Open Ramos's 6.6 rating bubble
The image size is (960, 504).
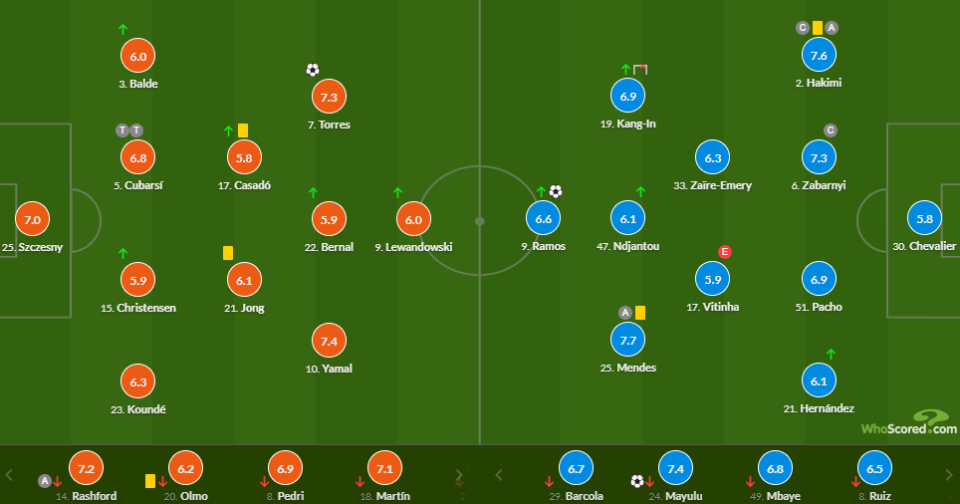545,219
